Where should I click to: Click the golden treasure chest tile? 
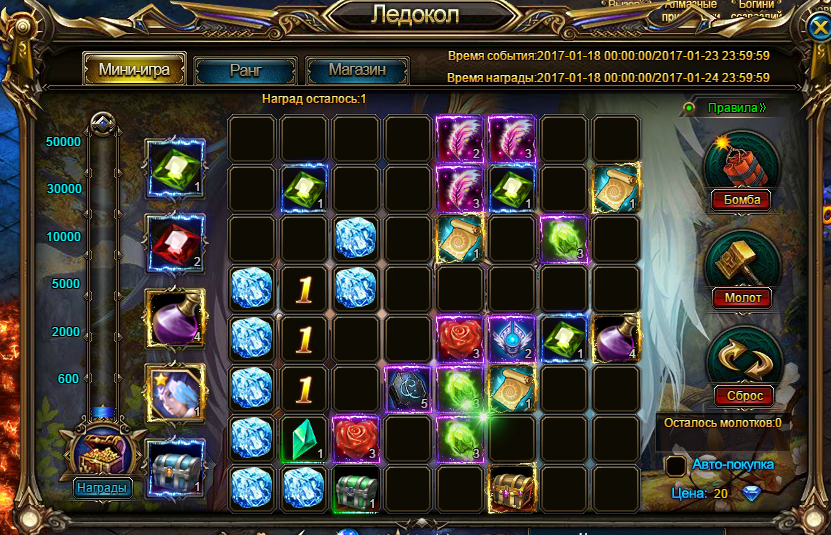click(511, 488)
